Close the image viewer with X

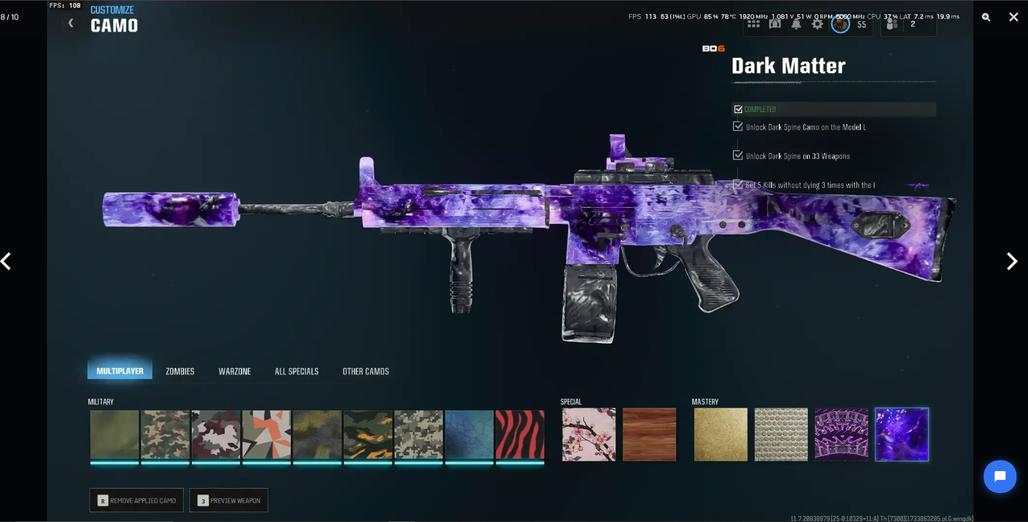click(x=1013, y=17)
